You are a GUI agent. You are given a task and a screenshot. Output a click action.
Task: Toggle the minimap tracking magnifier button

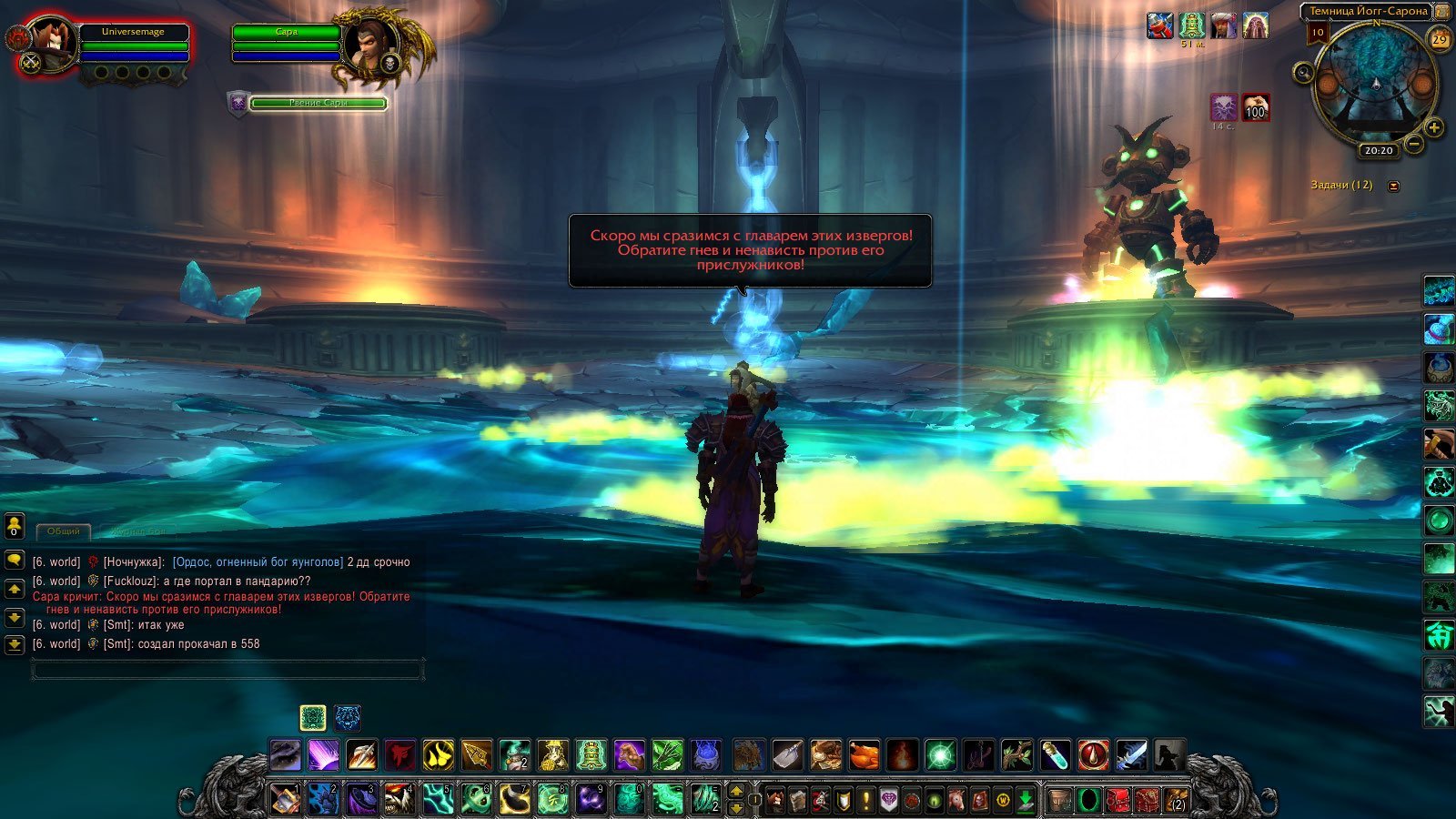pyautogui.click(x=1304, y=72)
